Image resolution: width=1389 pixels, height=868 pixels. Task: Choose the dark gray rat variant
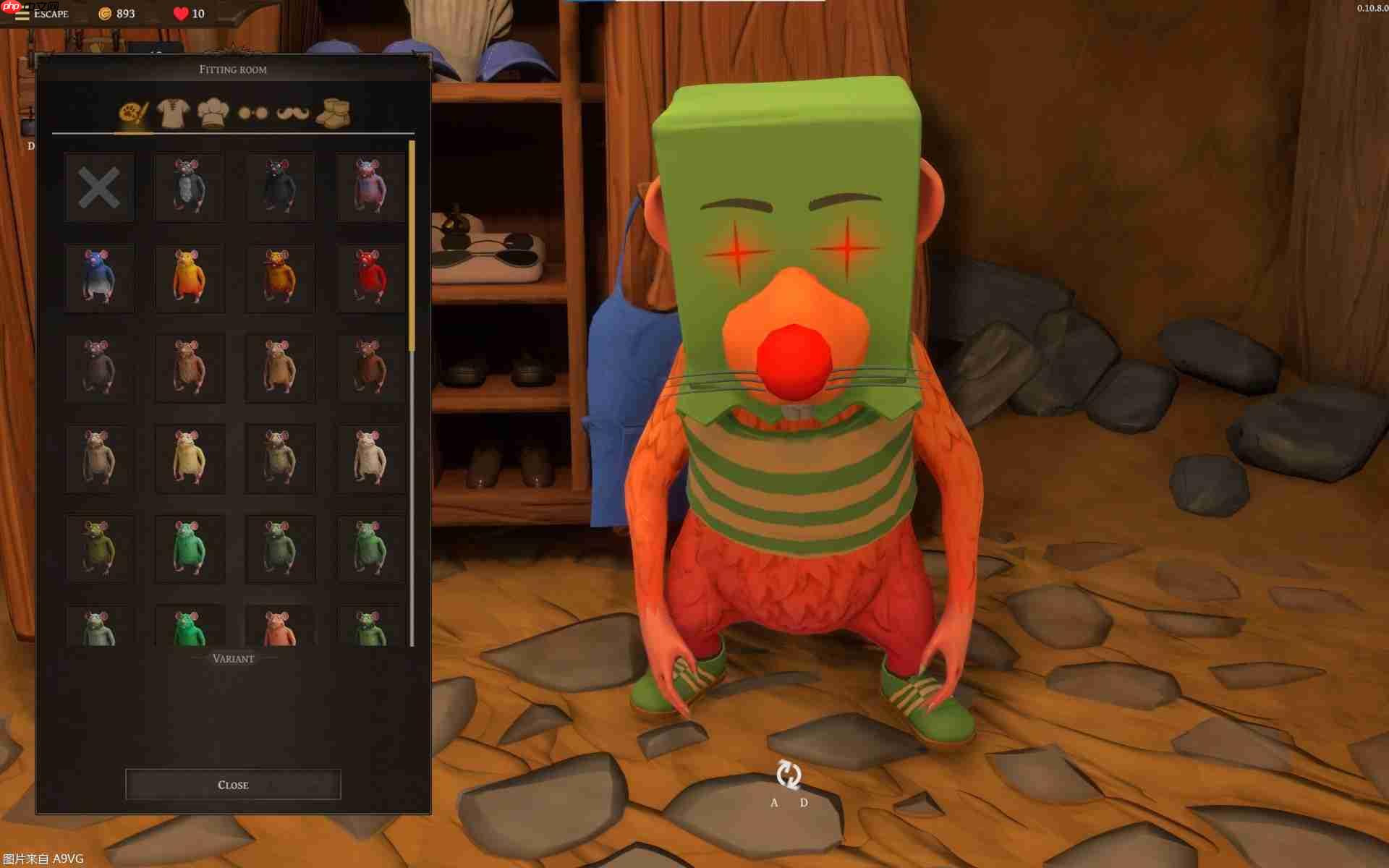[280, 187]
